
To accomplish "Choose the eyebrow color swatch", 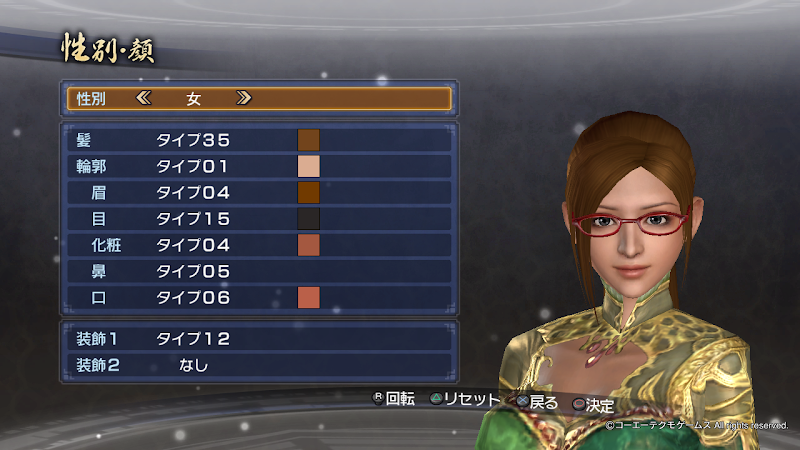I will coord(308,192).
